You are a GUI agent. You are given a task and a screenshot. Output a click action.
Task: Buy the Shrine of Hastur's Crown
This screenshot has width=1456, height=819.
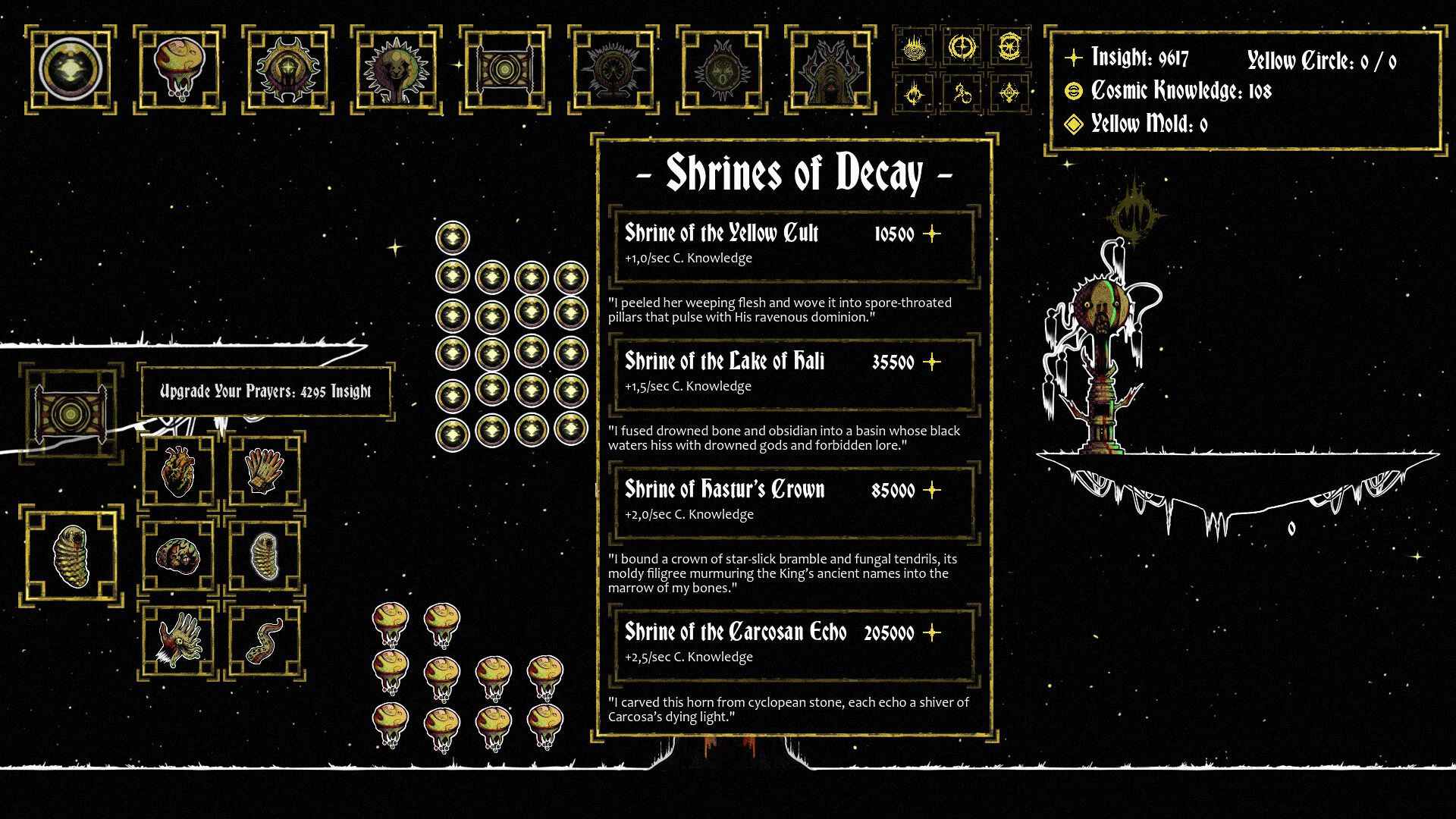pyautogui.click(x=793, y=500)
